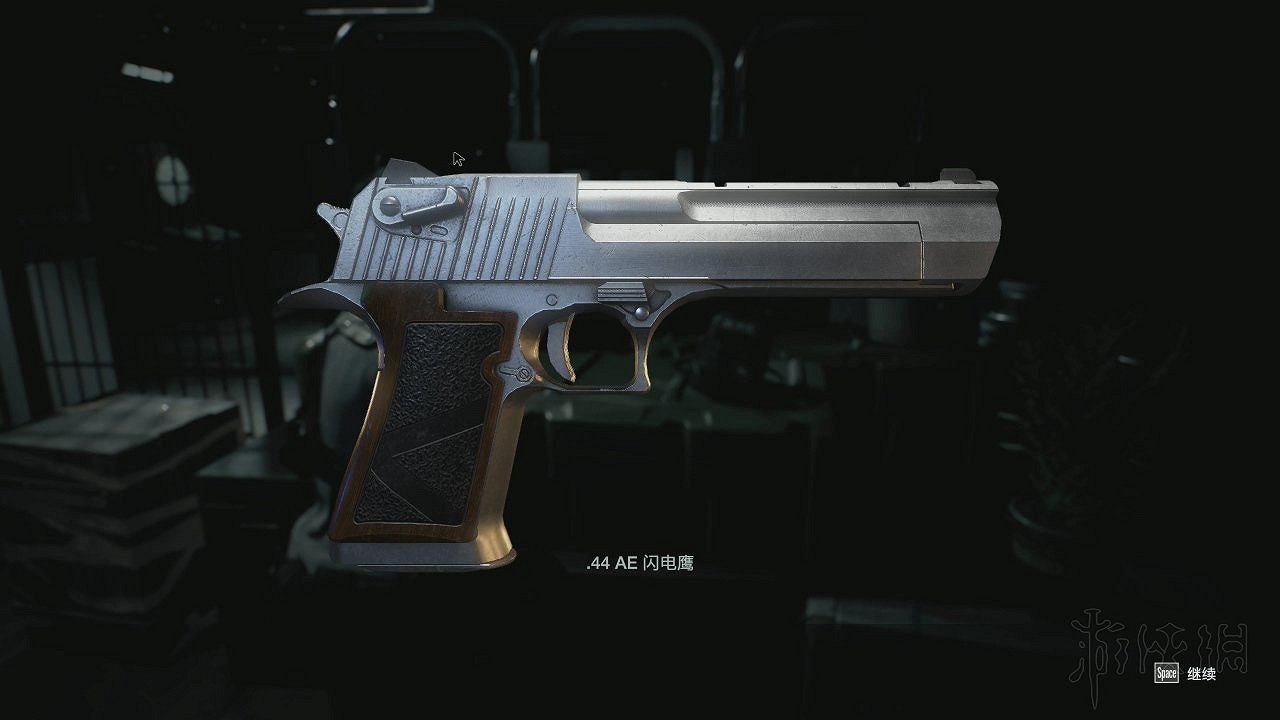
Task: Click the mouse cursor location above the slide
Action: tap(457, 158)
